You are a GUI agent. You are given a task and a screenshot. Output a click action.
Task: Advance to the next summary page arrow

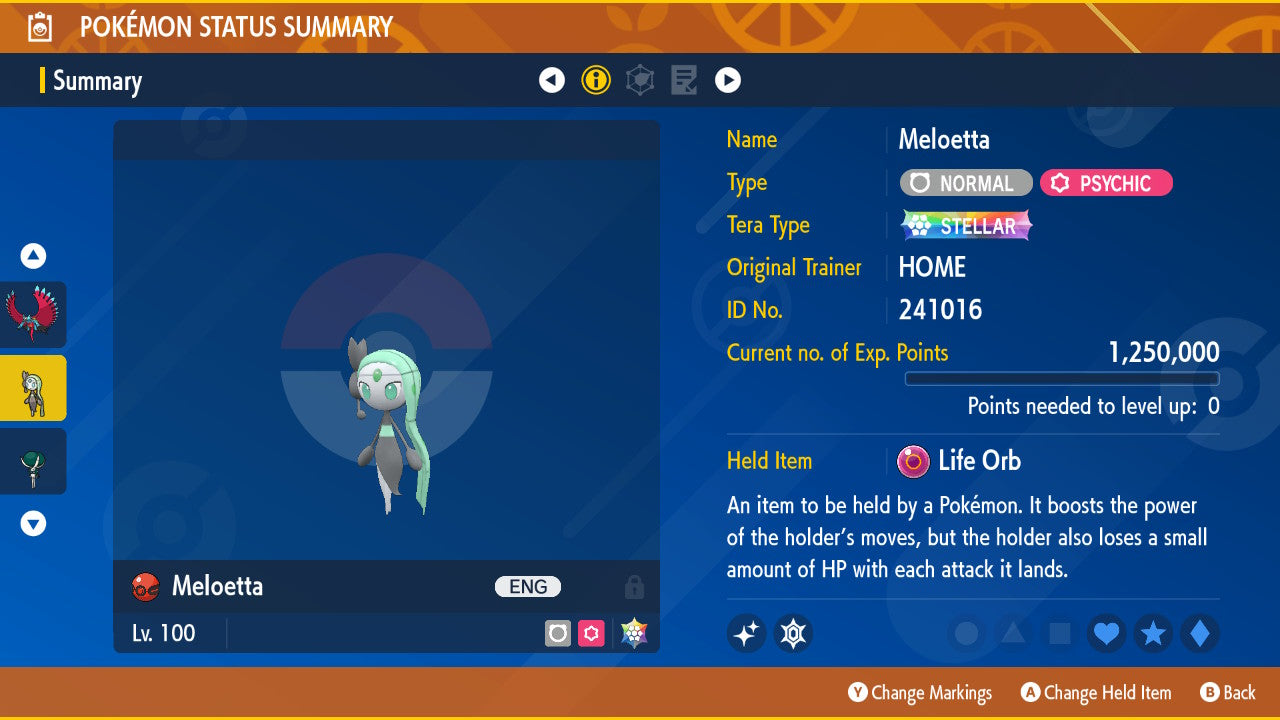point(728,80)
